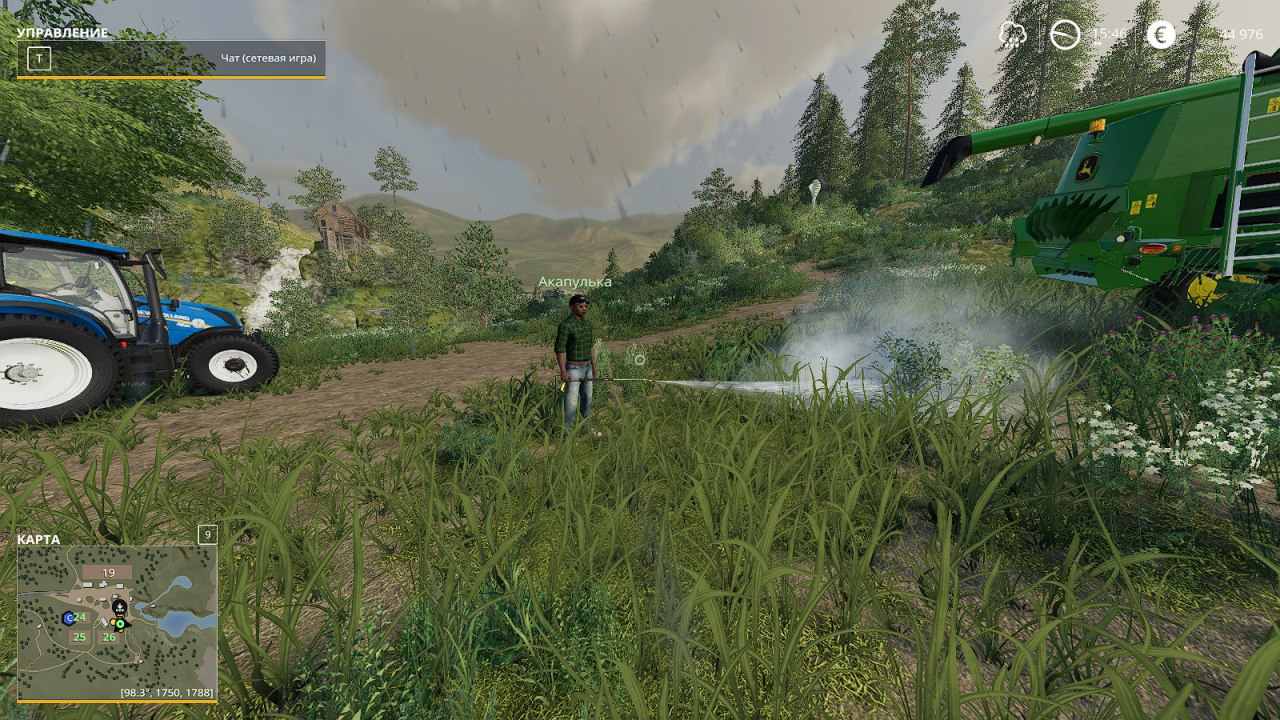Click the euro money icon
Screen dimensions: 1280x720
click(1161, 35)
